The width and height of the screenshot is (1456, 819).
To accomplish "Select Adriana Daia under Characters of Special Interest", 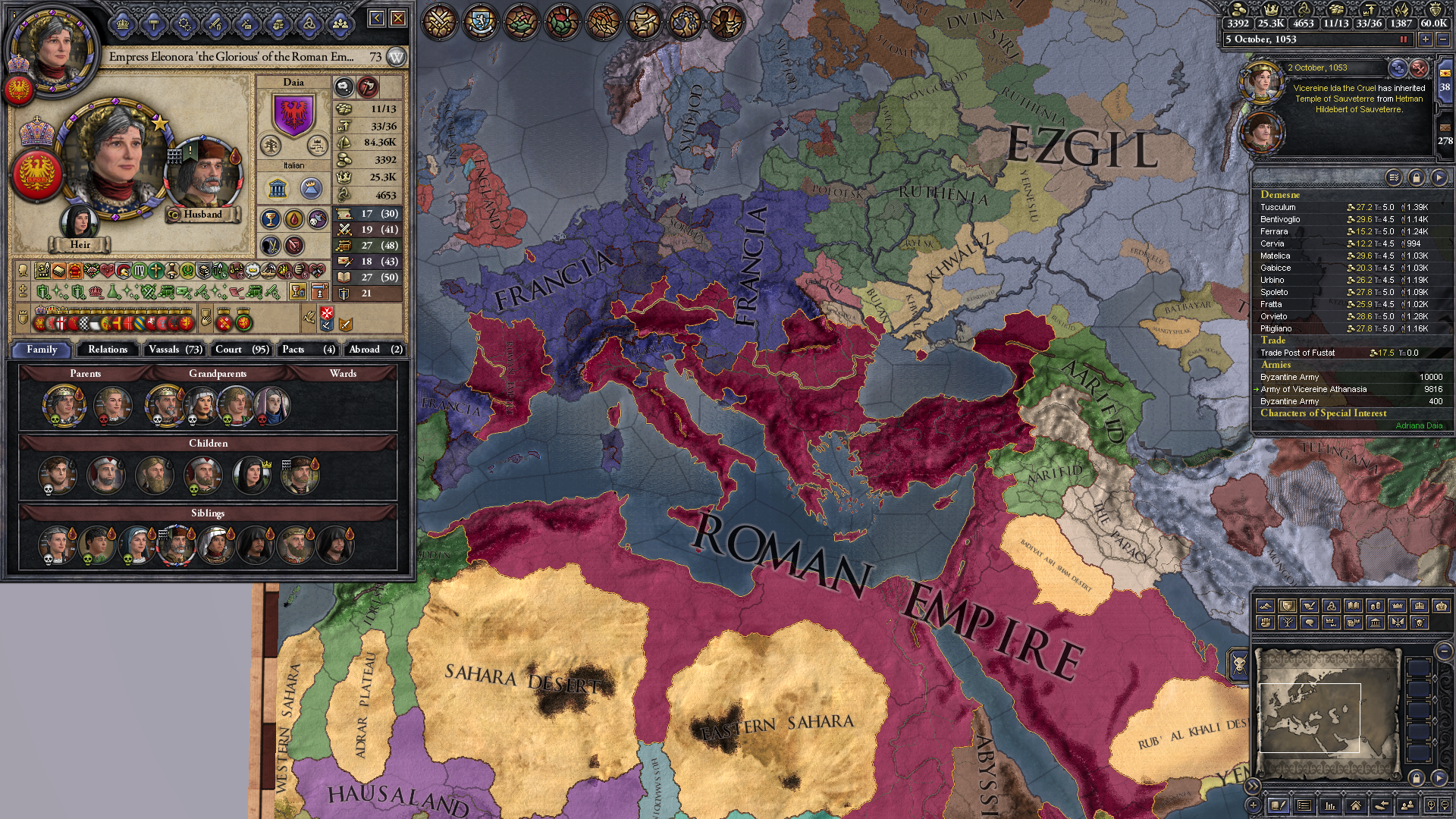I will 1426,425.
